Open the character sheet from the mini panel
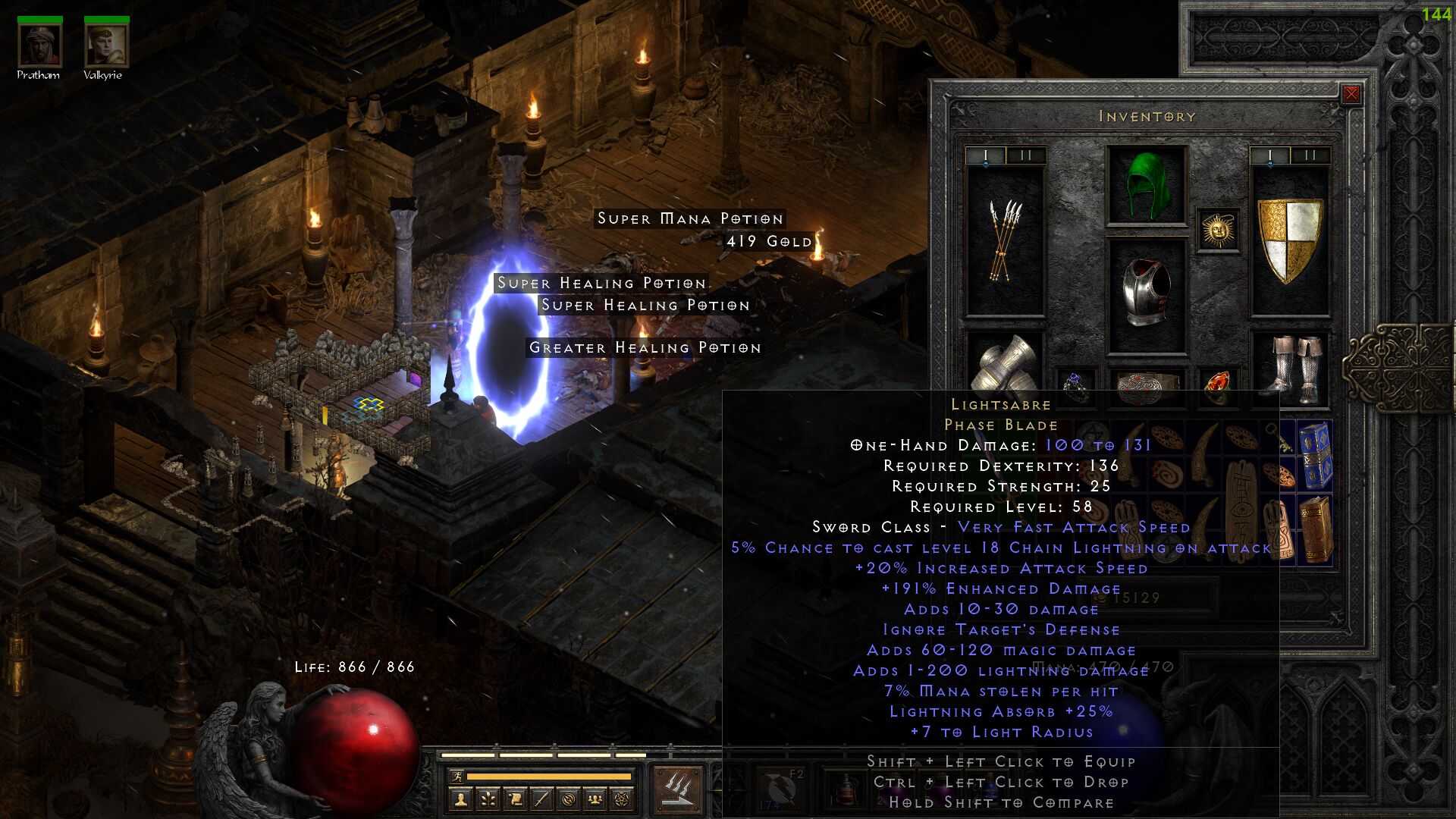 [460, 799]
